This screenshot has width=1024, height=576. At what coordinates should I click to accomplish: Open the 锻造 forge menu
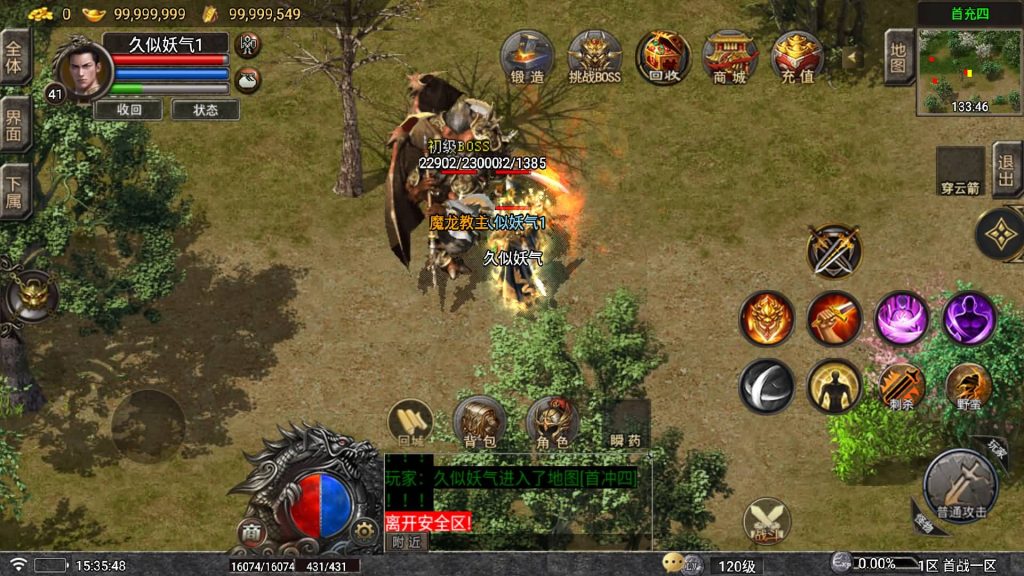(x=527, y=56)
